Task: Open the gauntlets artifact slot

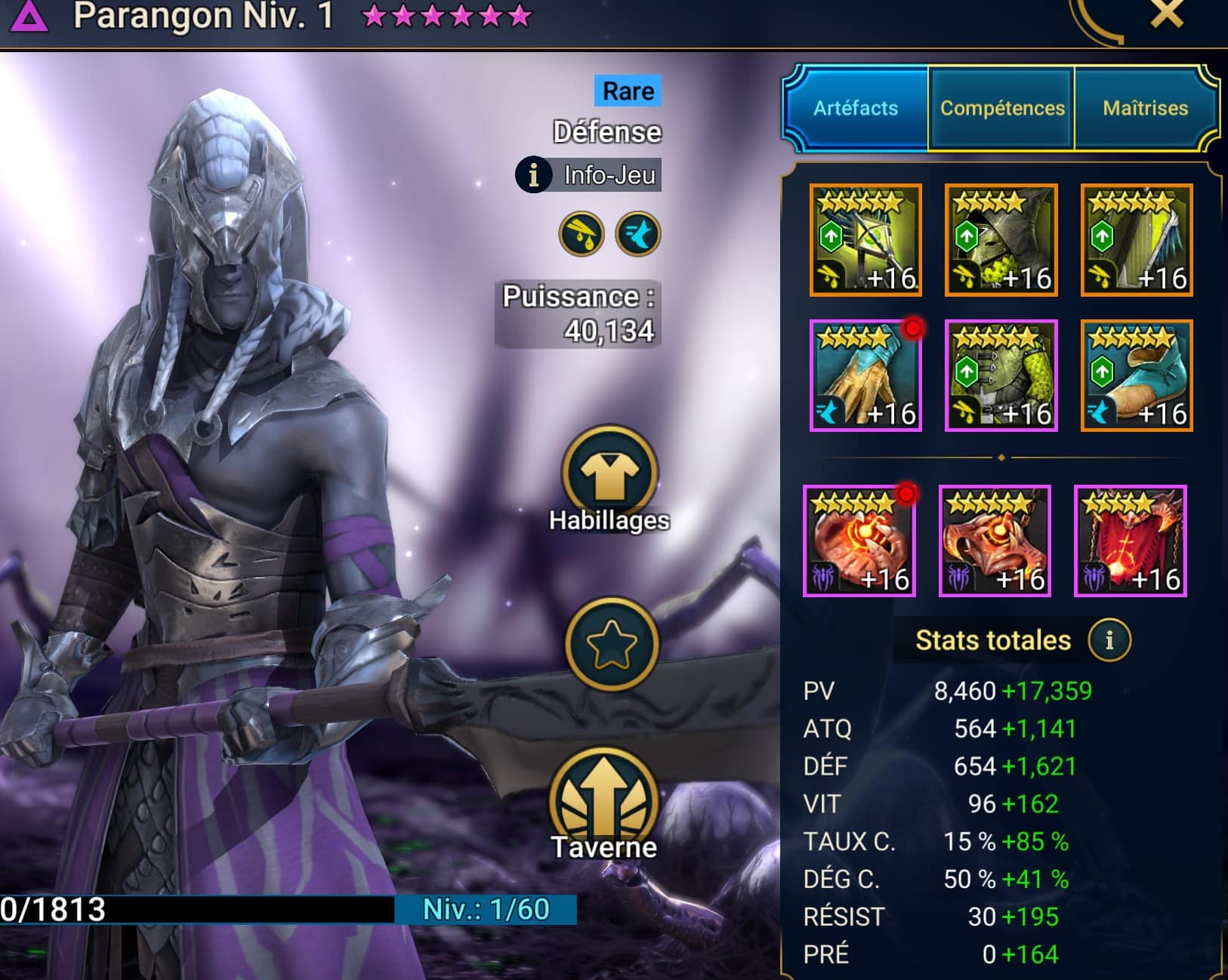Action: [x=865, y=375]
